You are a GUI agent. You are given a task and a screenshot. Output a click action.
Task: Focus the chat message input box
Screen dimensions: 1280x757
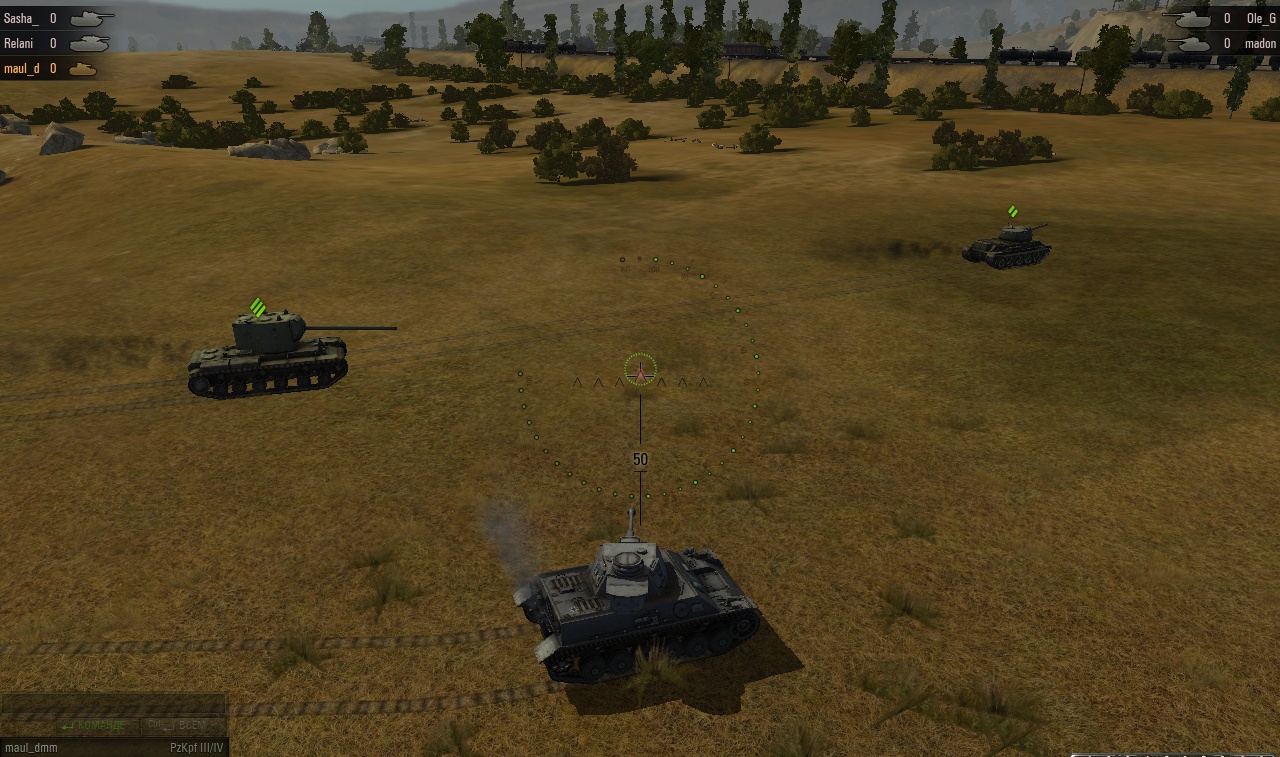pos(112,704)
